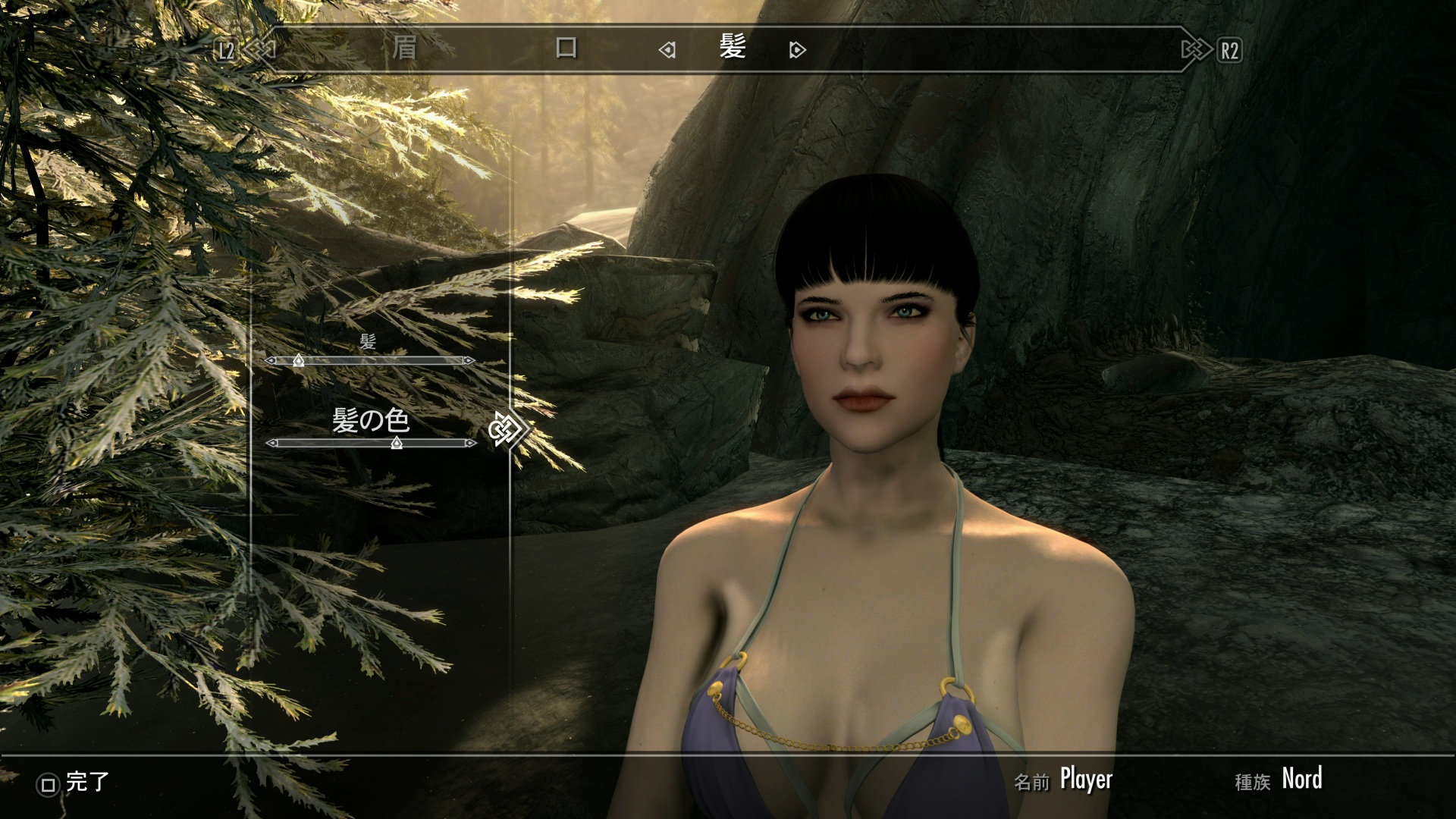Select the highlighted 髪 (hair) tab

(x=733, y=49)
